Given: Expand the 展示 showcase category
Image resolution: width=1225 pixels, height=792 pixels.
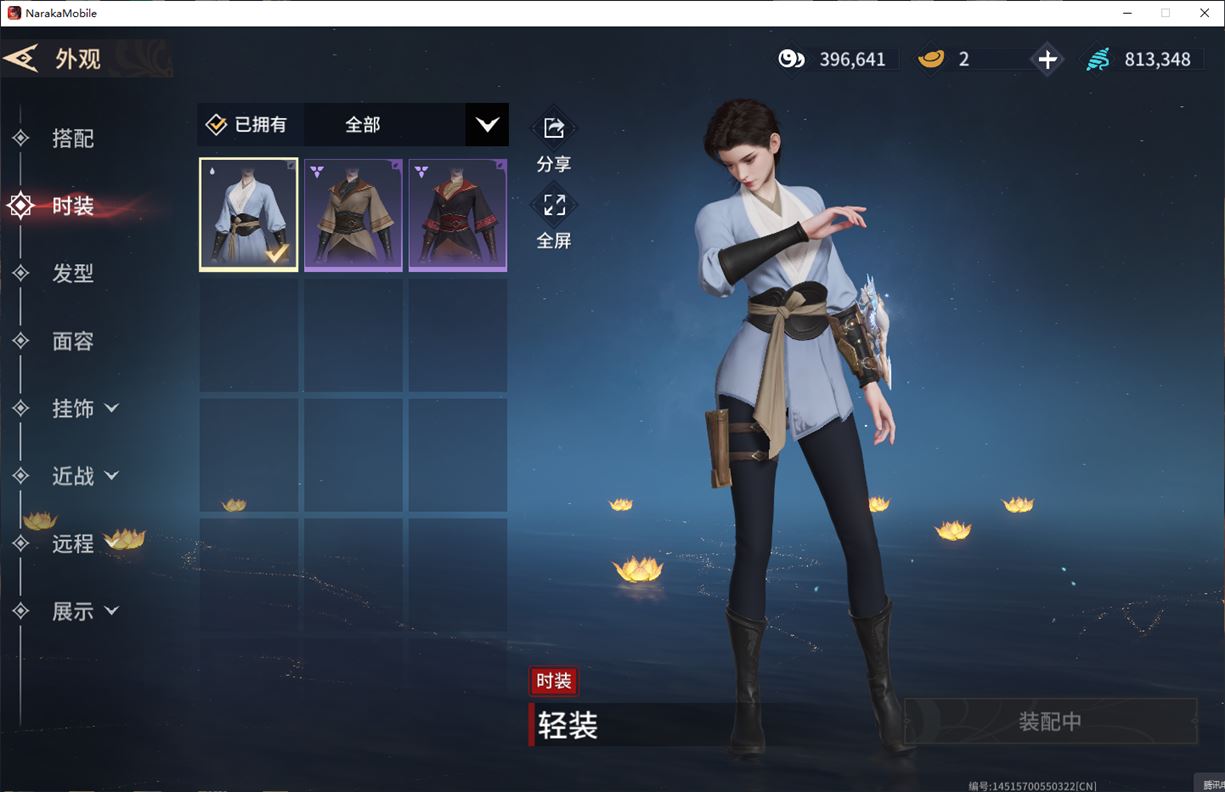Looking at the screenshot, I should (84, 611).
